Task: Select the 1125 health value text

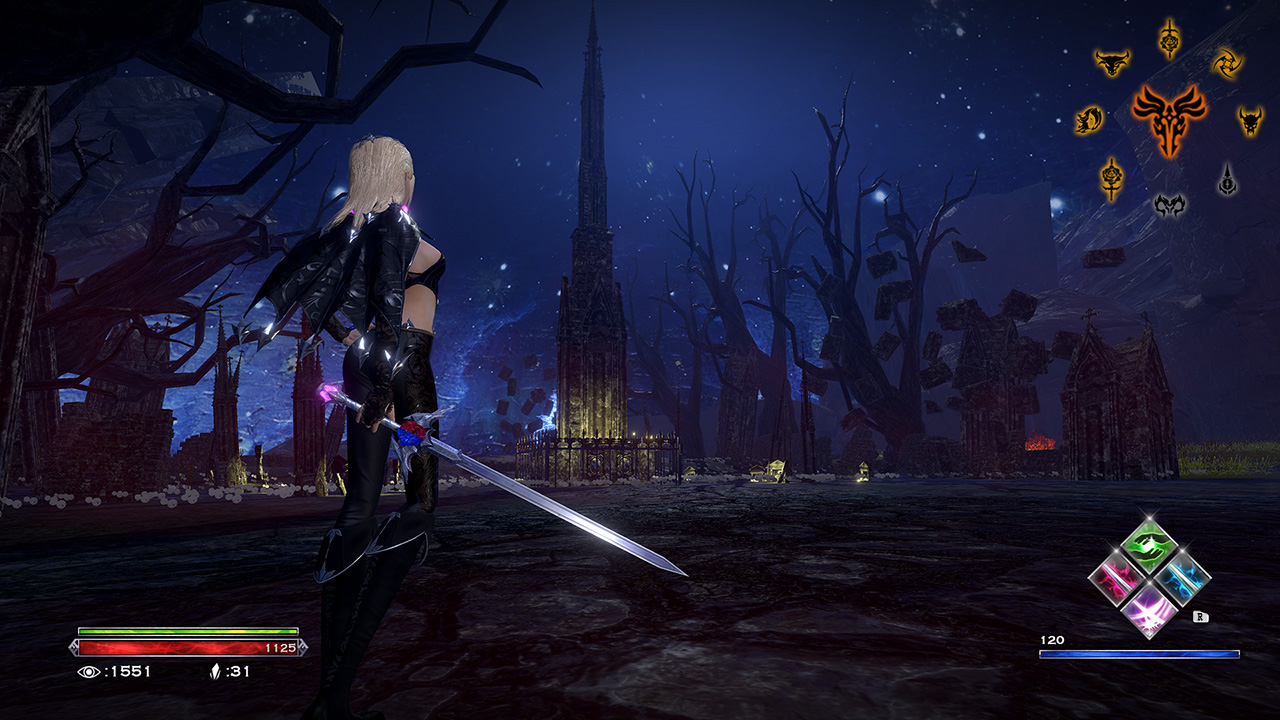Action: tap(281, 649)
